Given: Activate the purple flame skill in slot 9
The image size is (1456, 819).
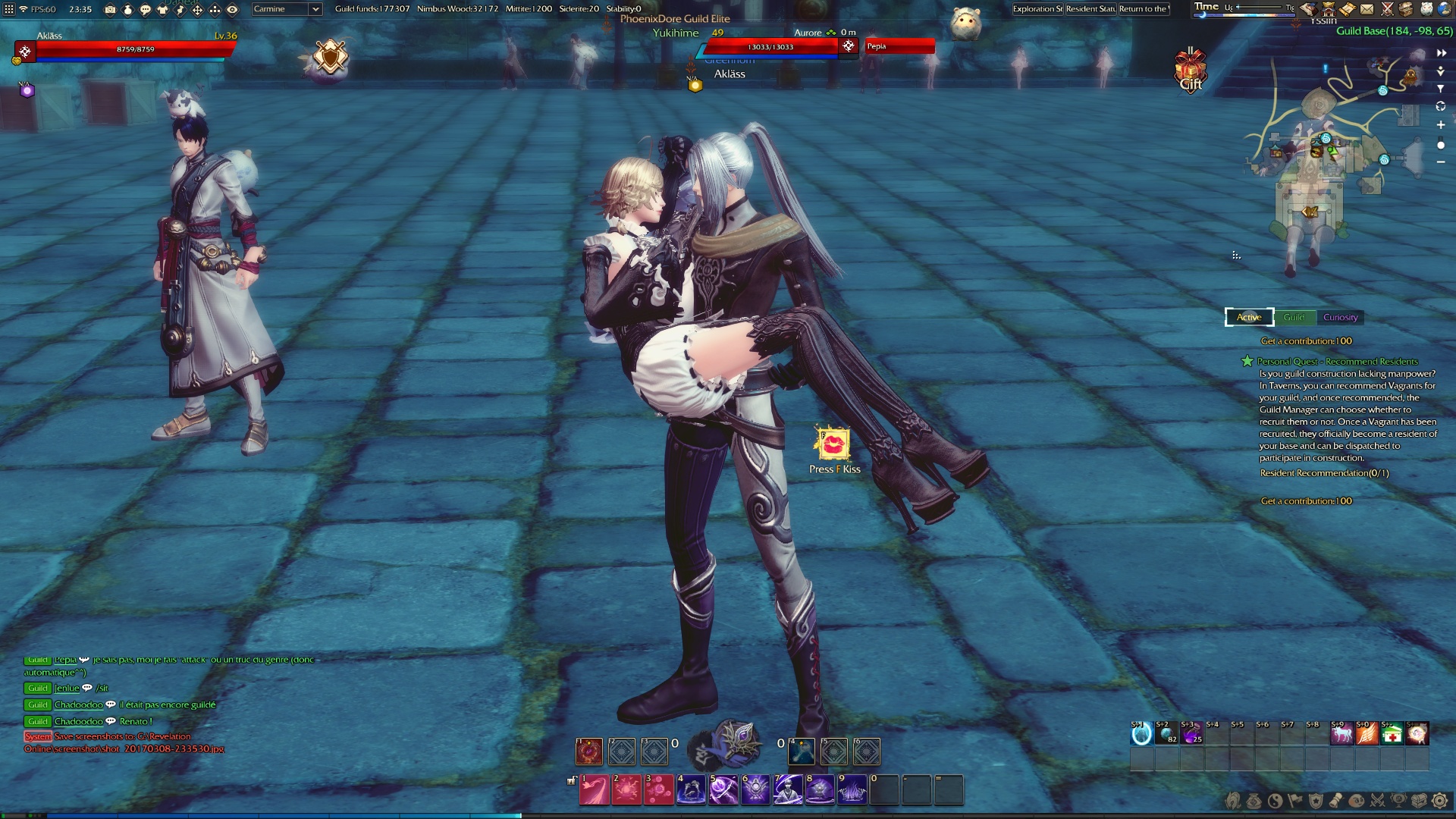Looking at the screenshot, I should 852,790.
